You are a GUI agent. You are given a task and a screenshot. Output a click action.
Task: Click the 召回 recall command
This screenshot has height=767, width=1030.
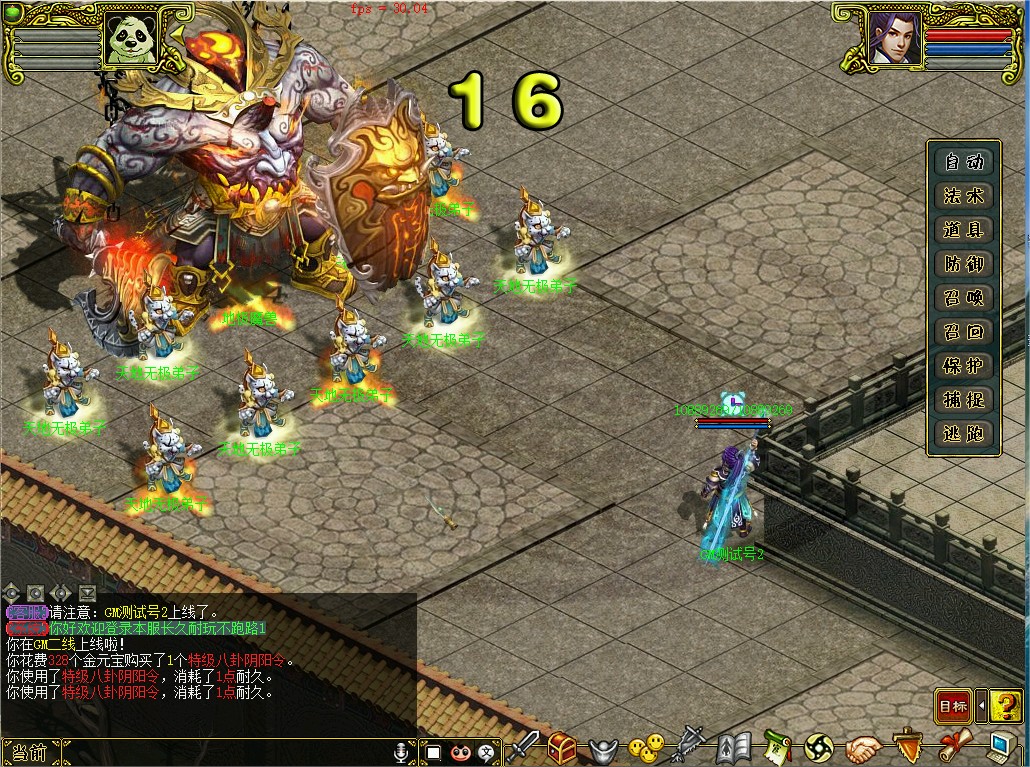coord(964,332)
